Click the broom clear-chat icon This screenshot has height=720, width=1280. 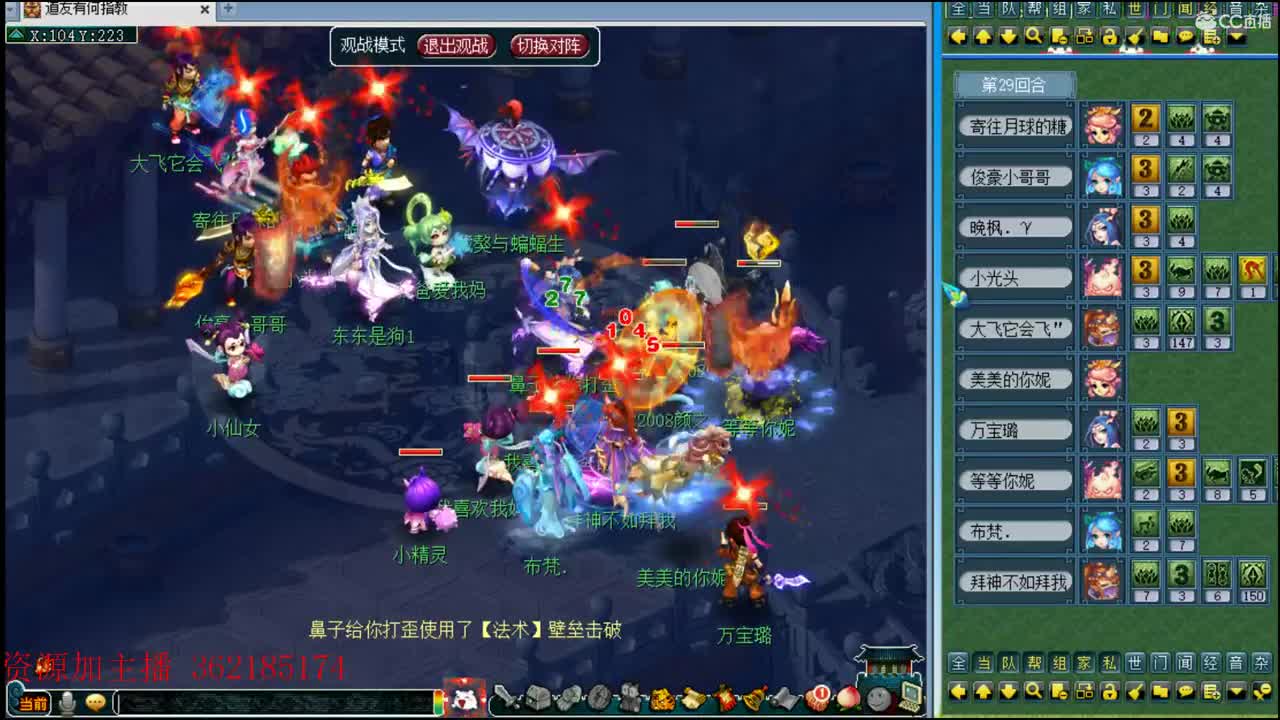(x=1134, y=36)
